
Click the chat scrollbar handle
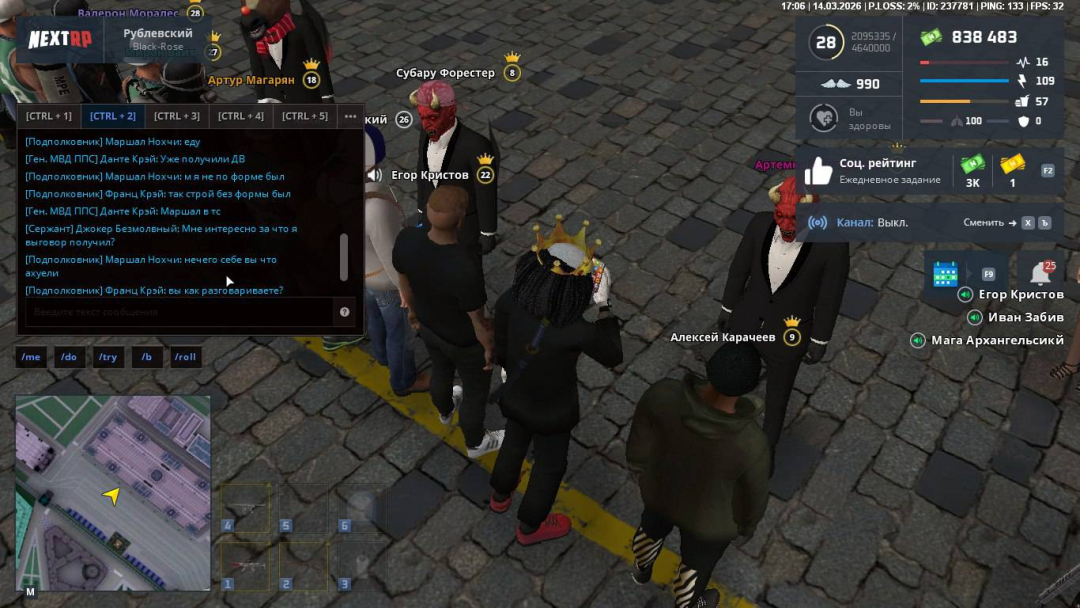(x=345, y=258)
